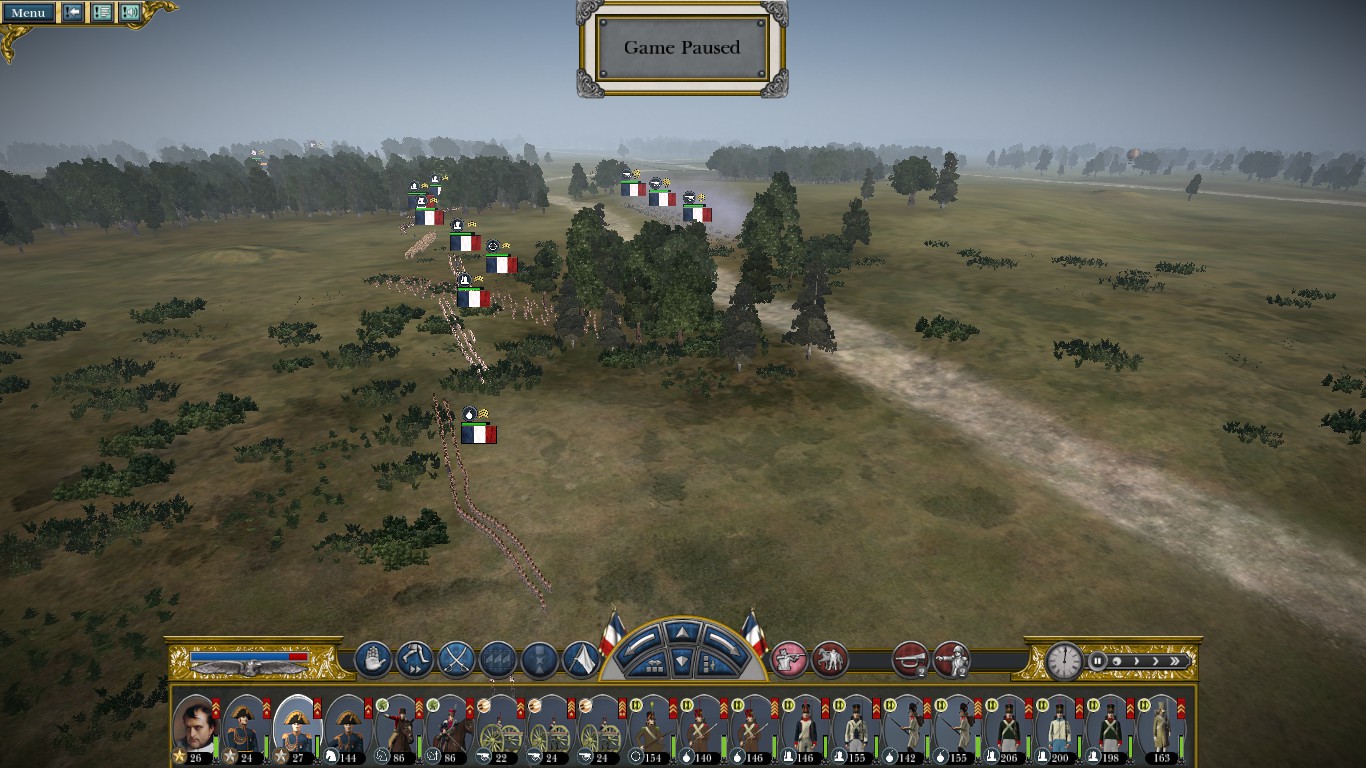Image resolution: width=1366 pixels, height=768 pixels.
Task: Click the move-forward arrow in formation controls
Action: coord(683,633)
